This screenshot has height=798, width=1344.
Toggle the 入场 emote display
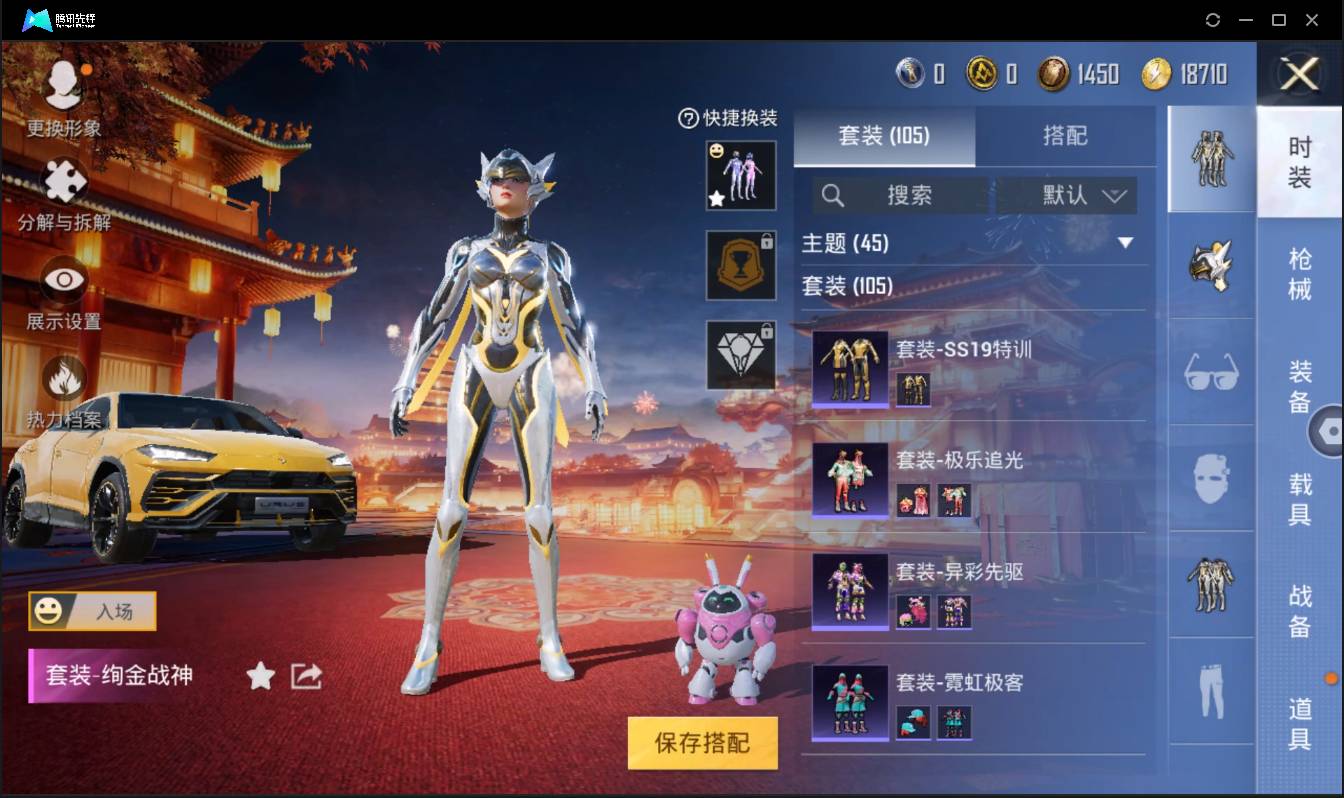(x=91, y=611)
